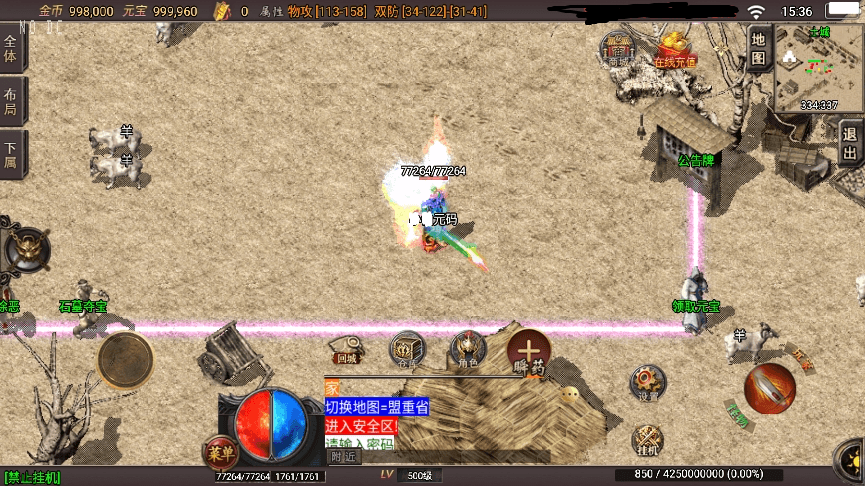Activate the sword attack skill button
Viewport: 865px width, 486px height.
tap(769, 388)
